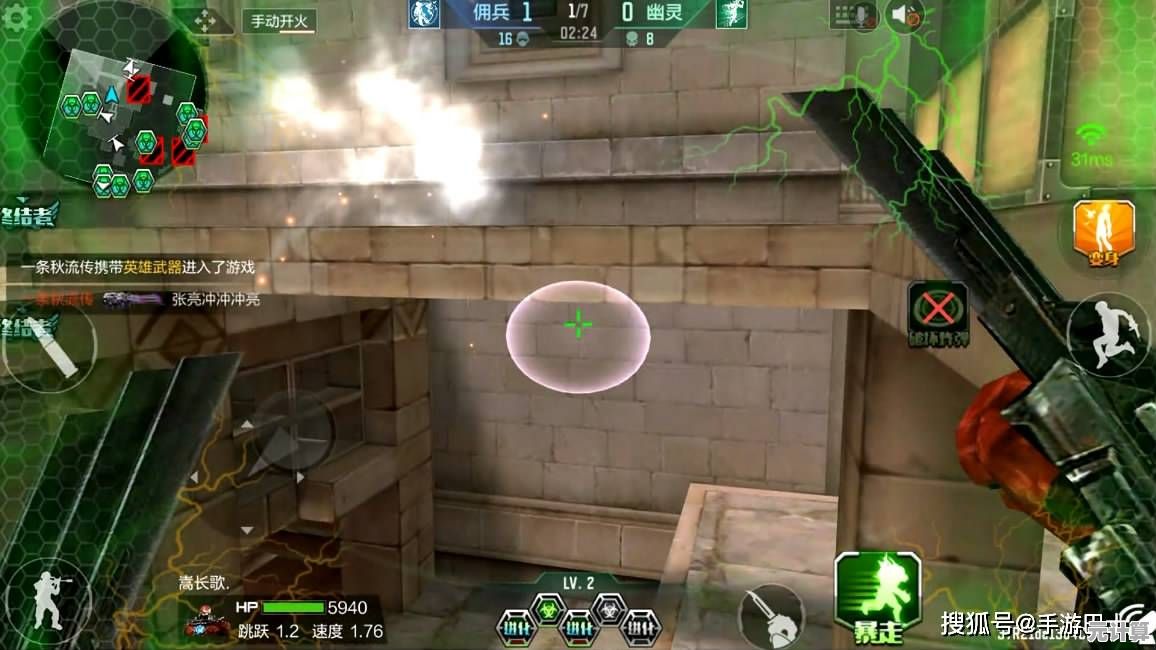Activate the green 暴走 rampage skill
1156x650 pixels.
coord(878,596)
